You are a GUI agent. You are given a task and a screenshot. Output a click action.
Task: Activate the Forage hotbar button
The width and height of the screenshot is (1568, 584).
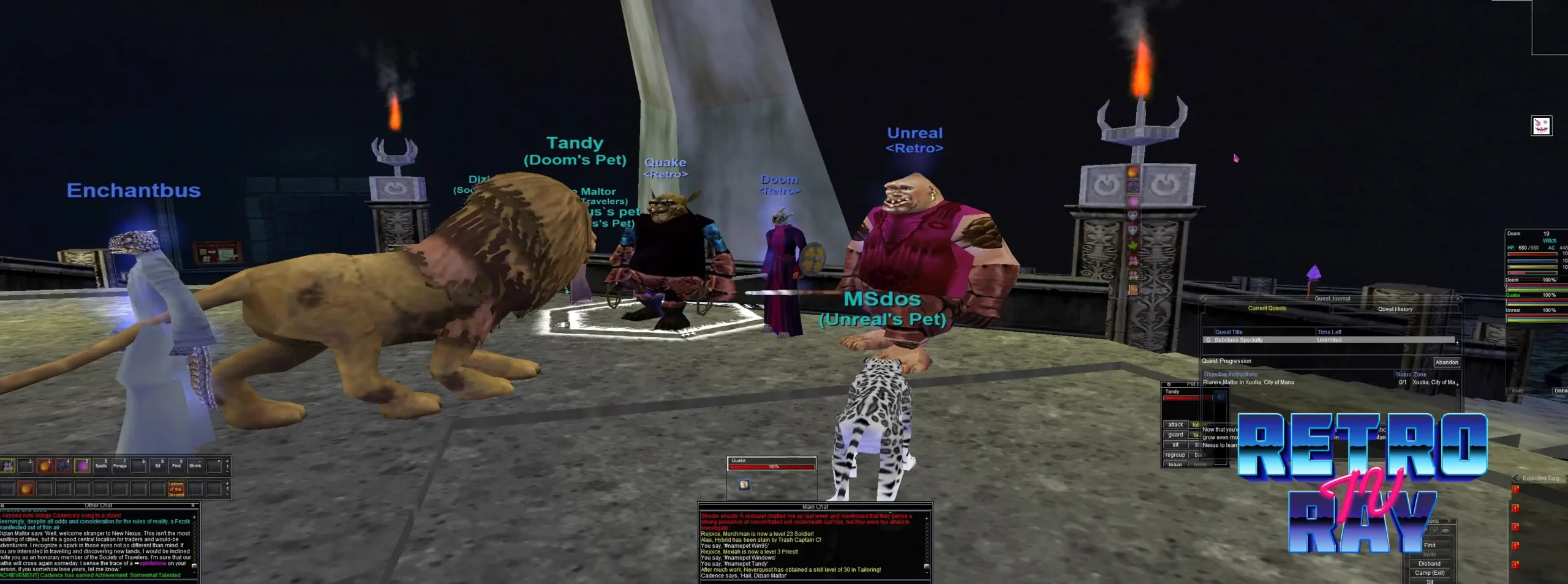[x=120, y=466]
